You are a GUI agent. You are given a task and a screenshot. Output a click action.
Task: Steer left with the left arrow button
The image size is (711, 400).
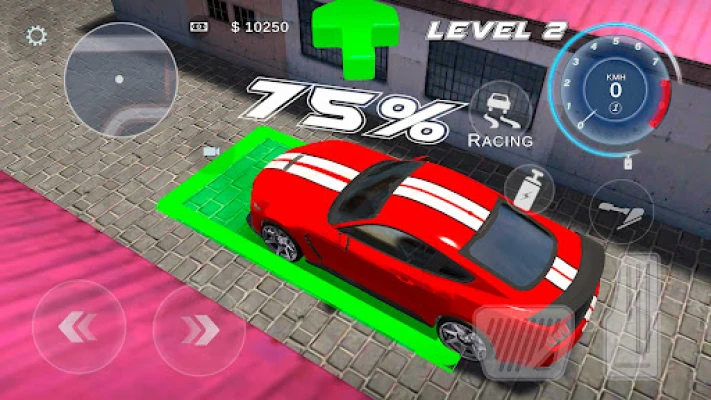(79, 327)
